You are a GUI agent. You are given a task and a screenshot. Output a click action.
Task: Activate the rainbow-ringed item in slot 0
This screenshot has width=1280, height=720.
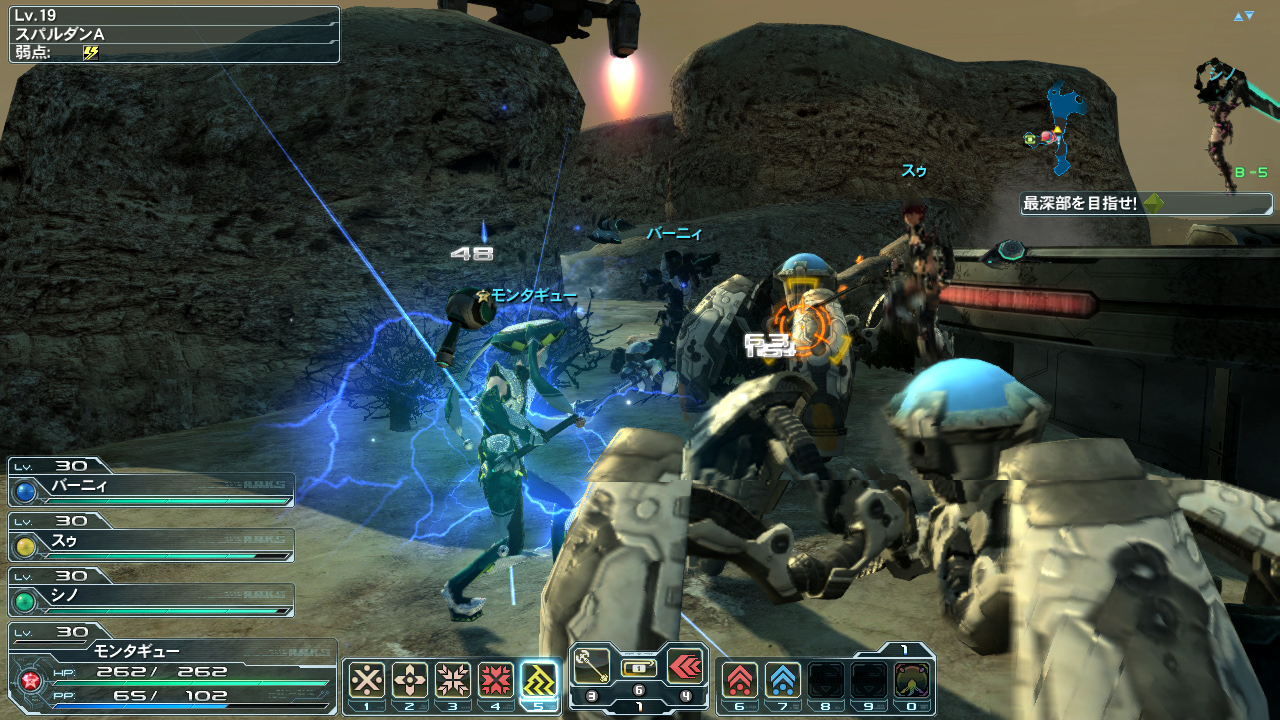point(912,680)
